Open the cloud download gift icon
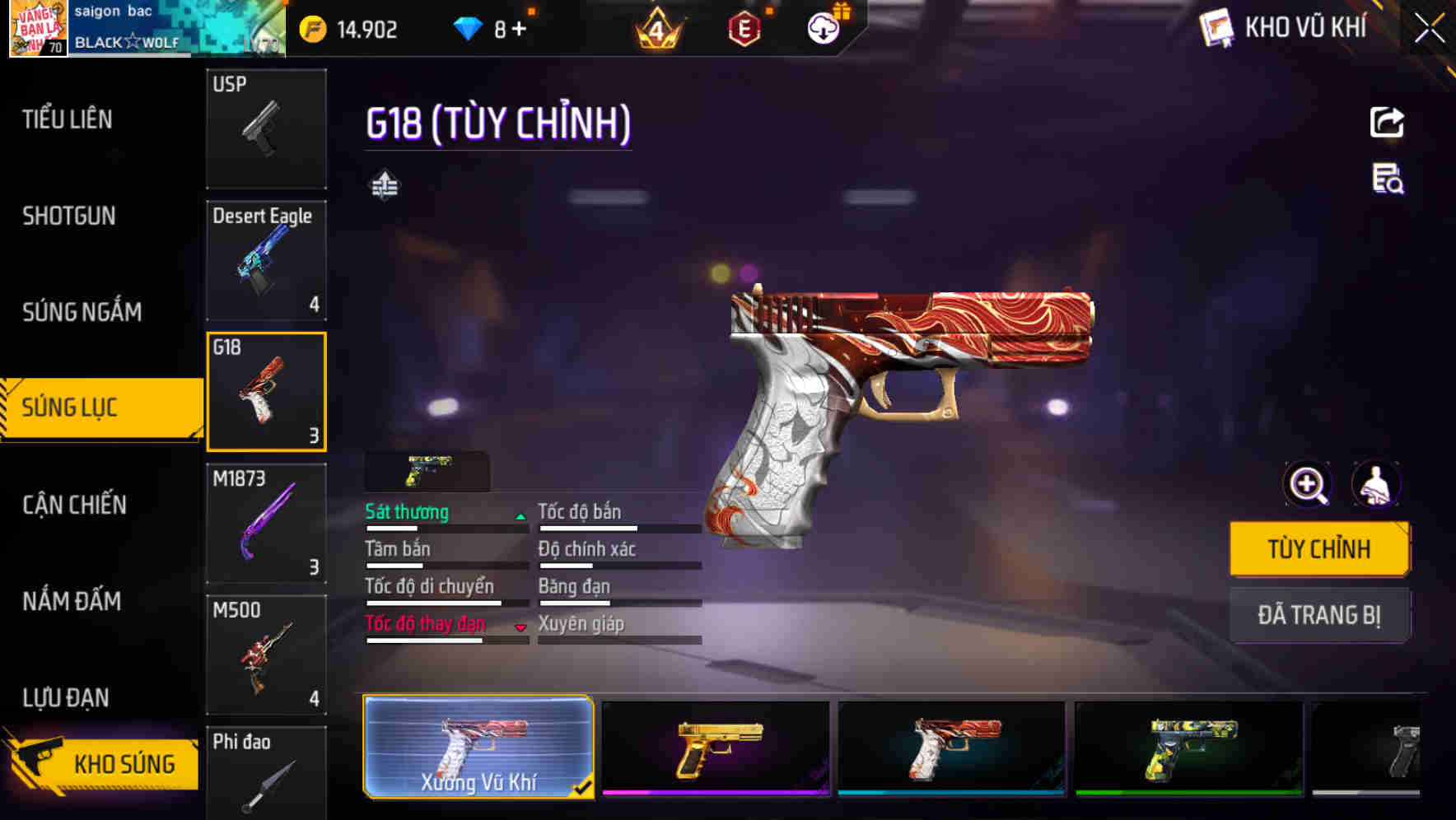This screenshot has height=820, width=1456. tap(823, 27)
